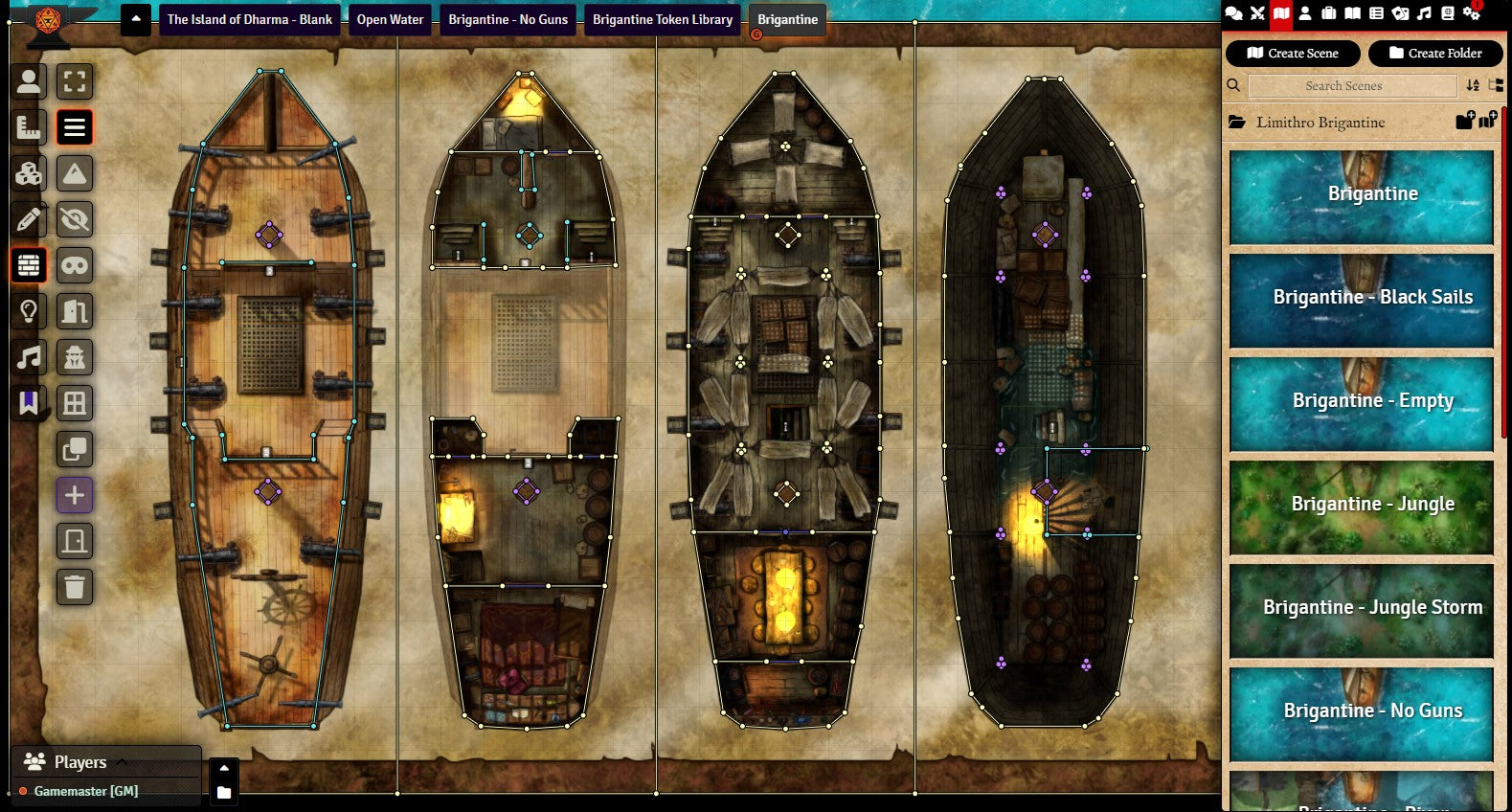
Task: Create a new scene folder
Action: tap(1434, 54)
